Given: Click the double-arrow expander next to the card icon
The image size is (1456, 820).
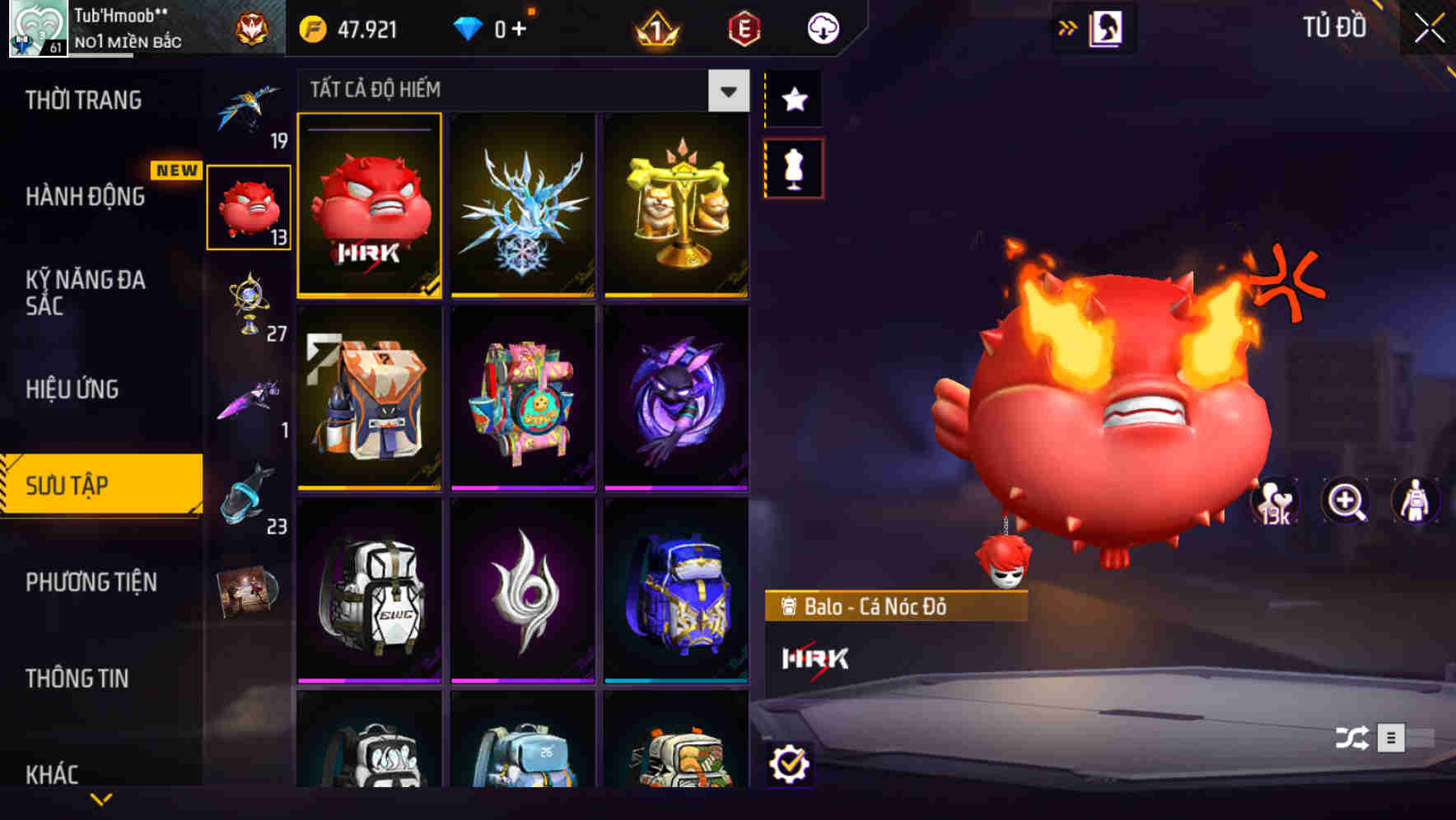Looking at the screenshot, I should coord(1068,27).
